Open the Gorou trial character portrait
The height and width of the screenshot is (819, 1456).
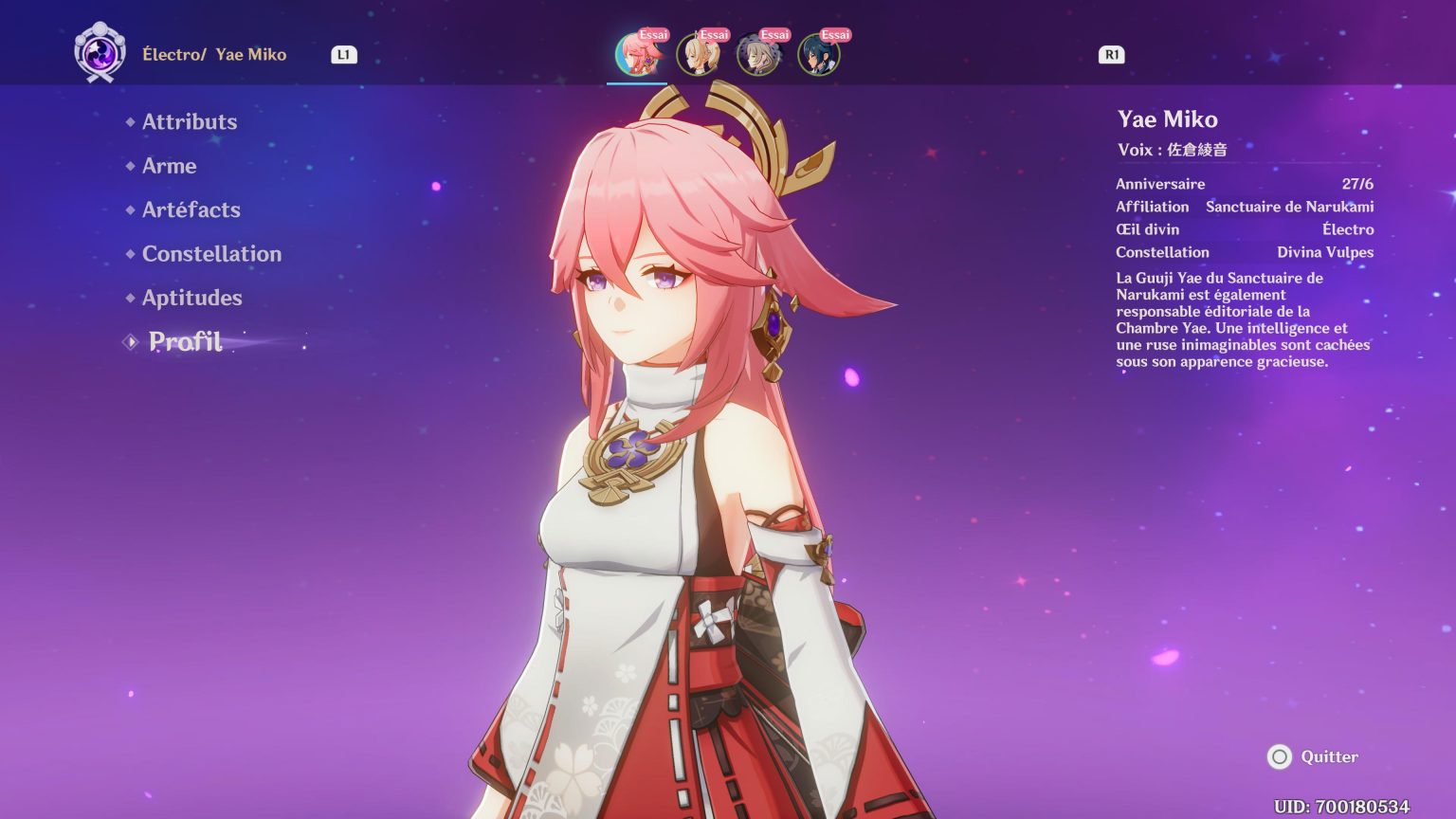pos(758,54)
